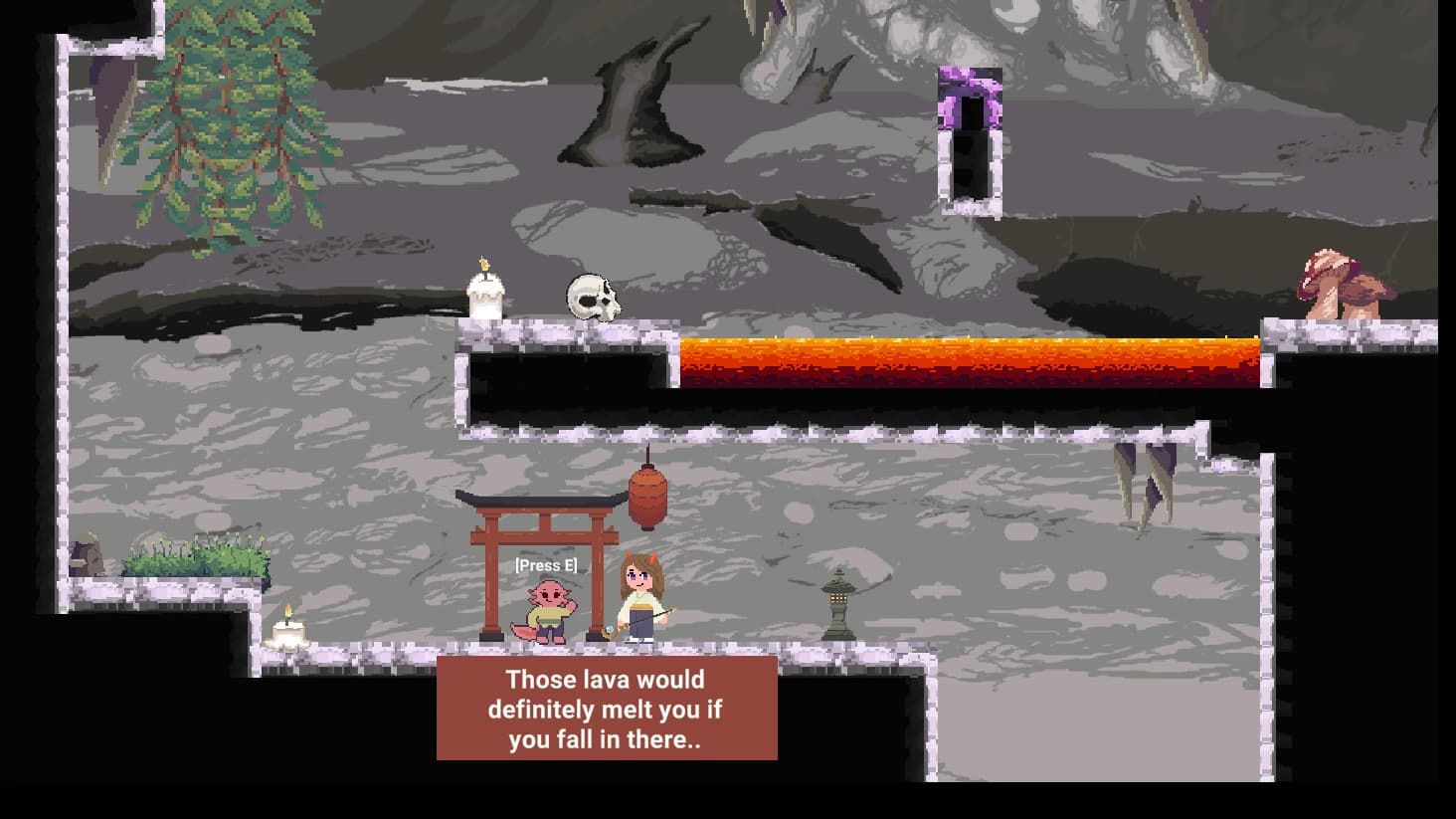Viewport: 1456px width, 819px height.
Task: Click the skull on the stone ledge
Action: 592,296
